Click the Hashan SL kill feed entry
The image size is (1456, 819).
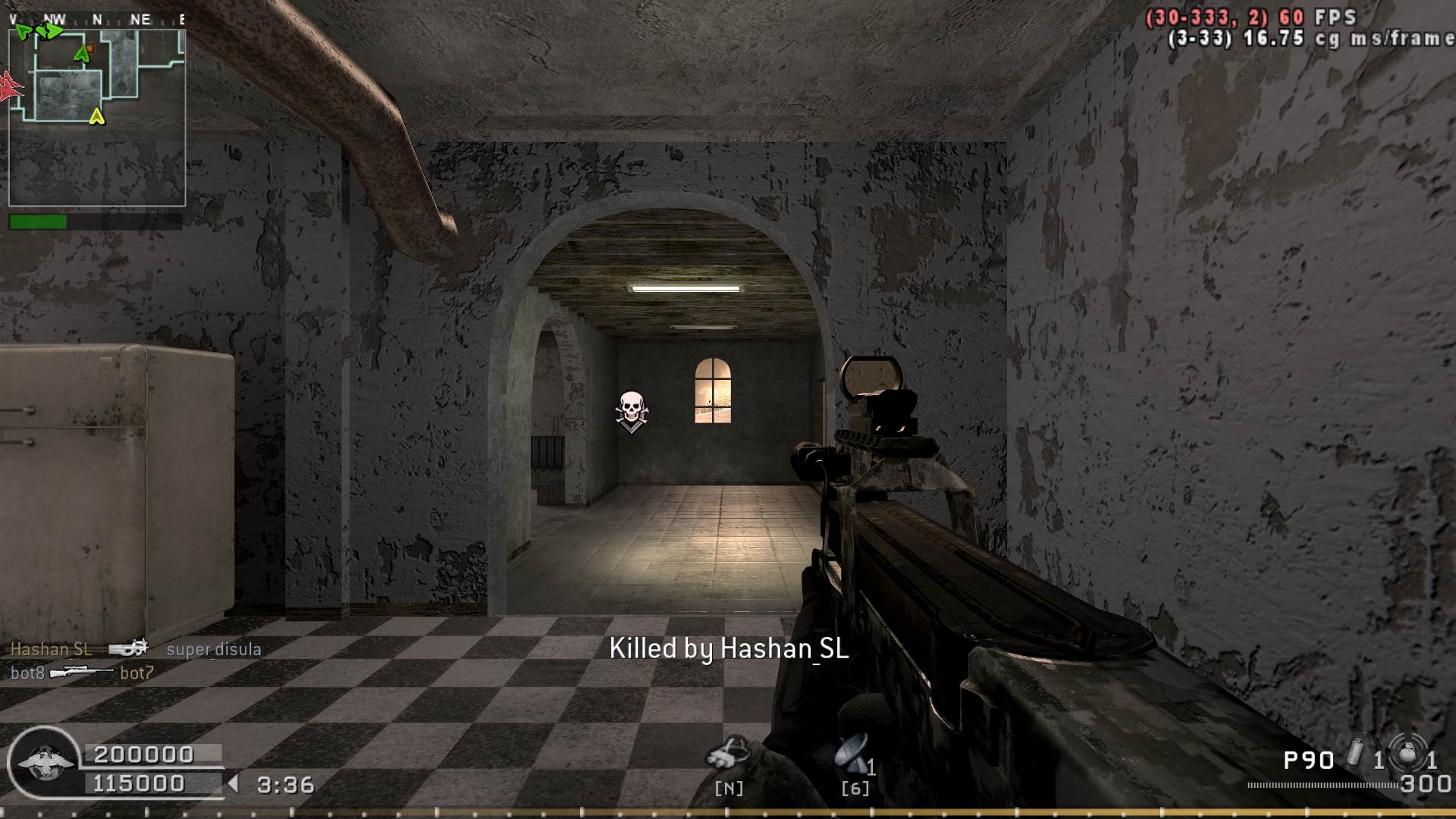(x=51, y=649)
